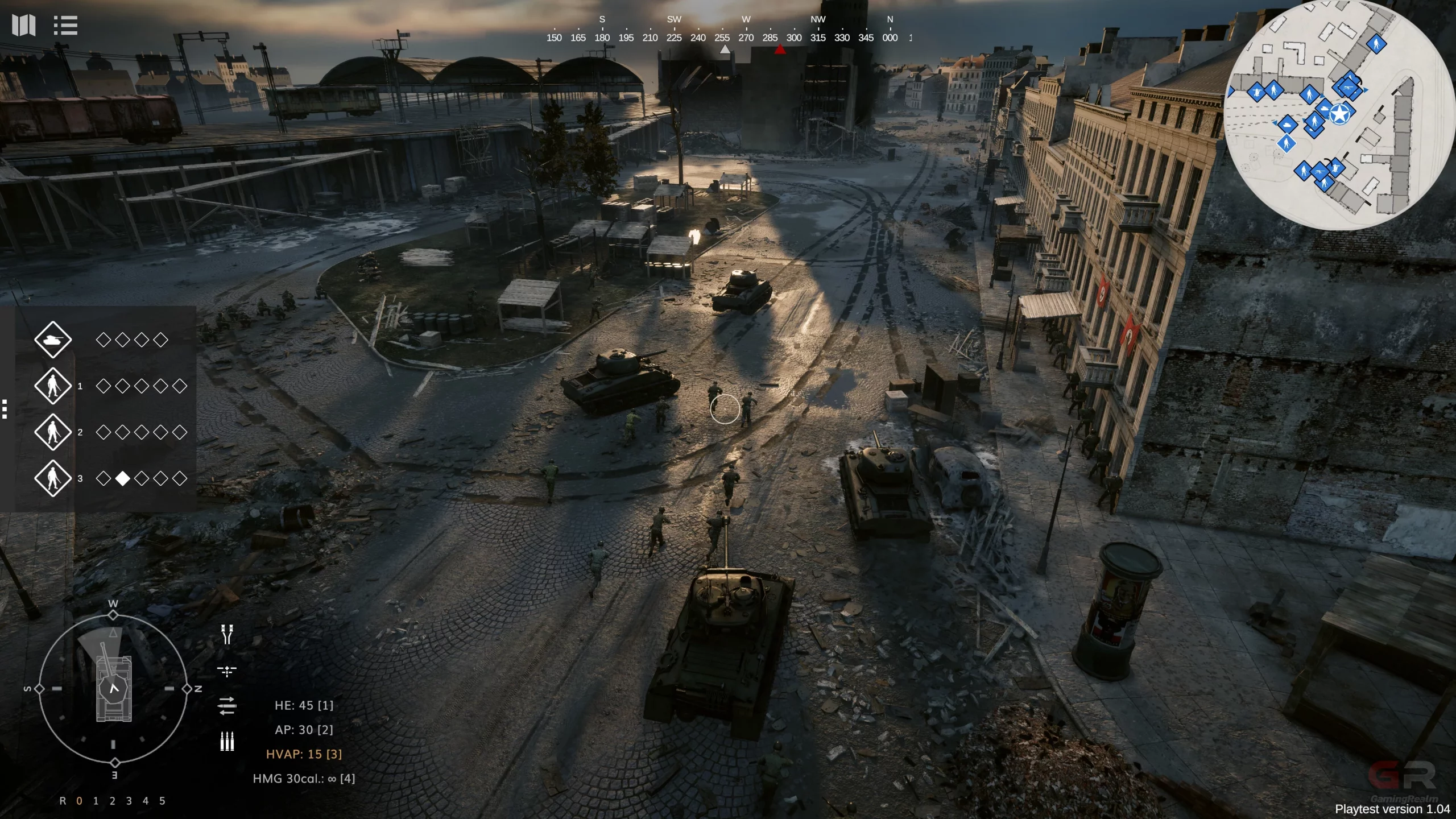The width and height of the screenshot is (1456, 819).
Task: Select infantry squad 1 icon
Action: pyautogui.click(x=53, y=386)
